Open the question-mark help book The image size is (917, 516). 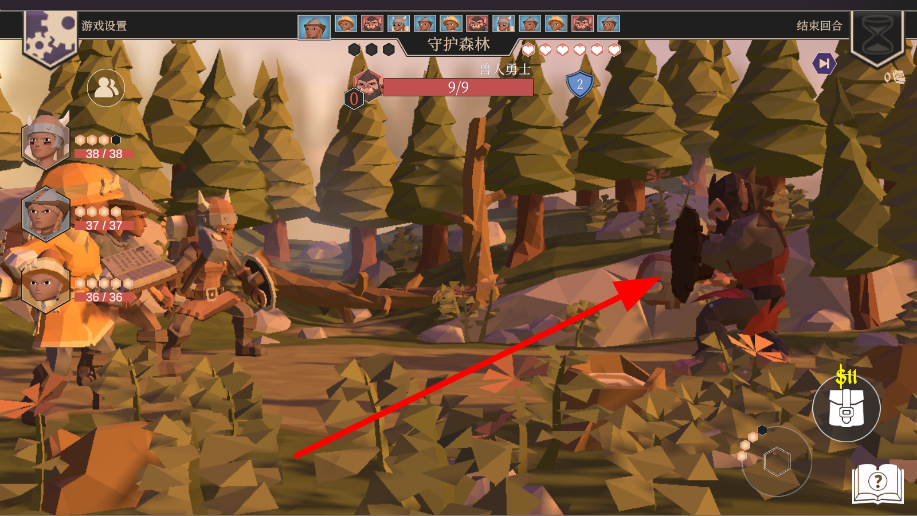coord(877,483)
